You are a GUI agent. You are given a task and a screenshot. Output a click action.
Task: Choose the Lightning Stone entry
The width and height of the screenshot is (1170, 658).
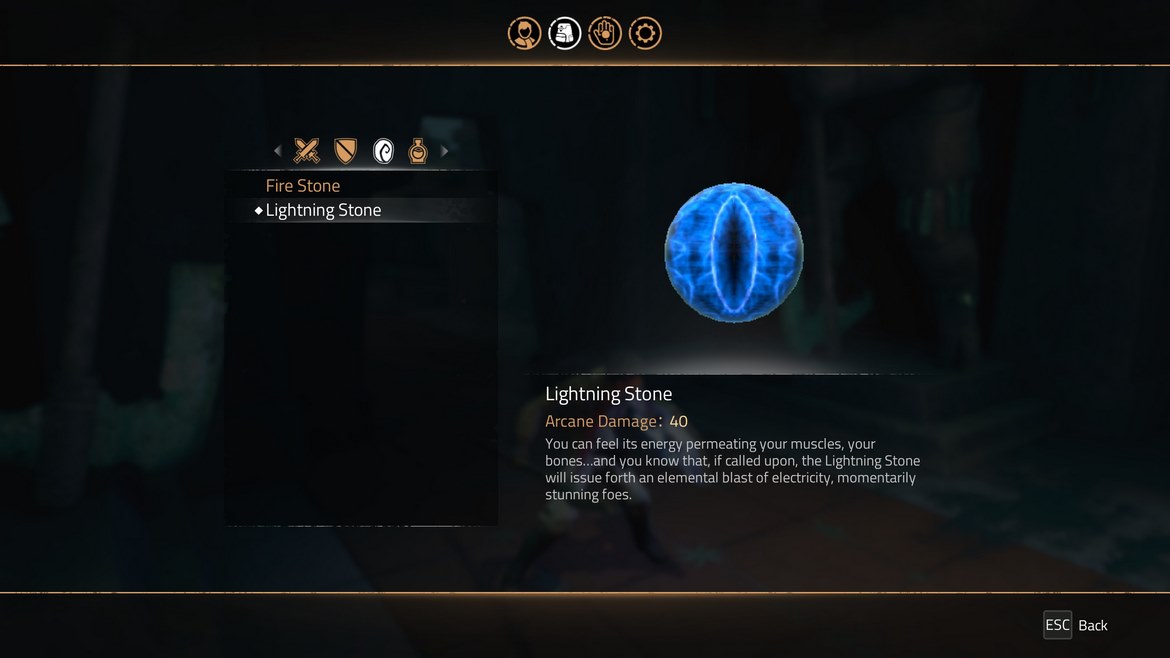(323, 210)
